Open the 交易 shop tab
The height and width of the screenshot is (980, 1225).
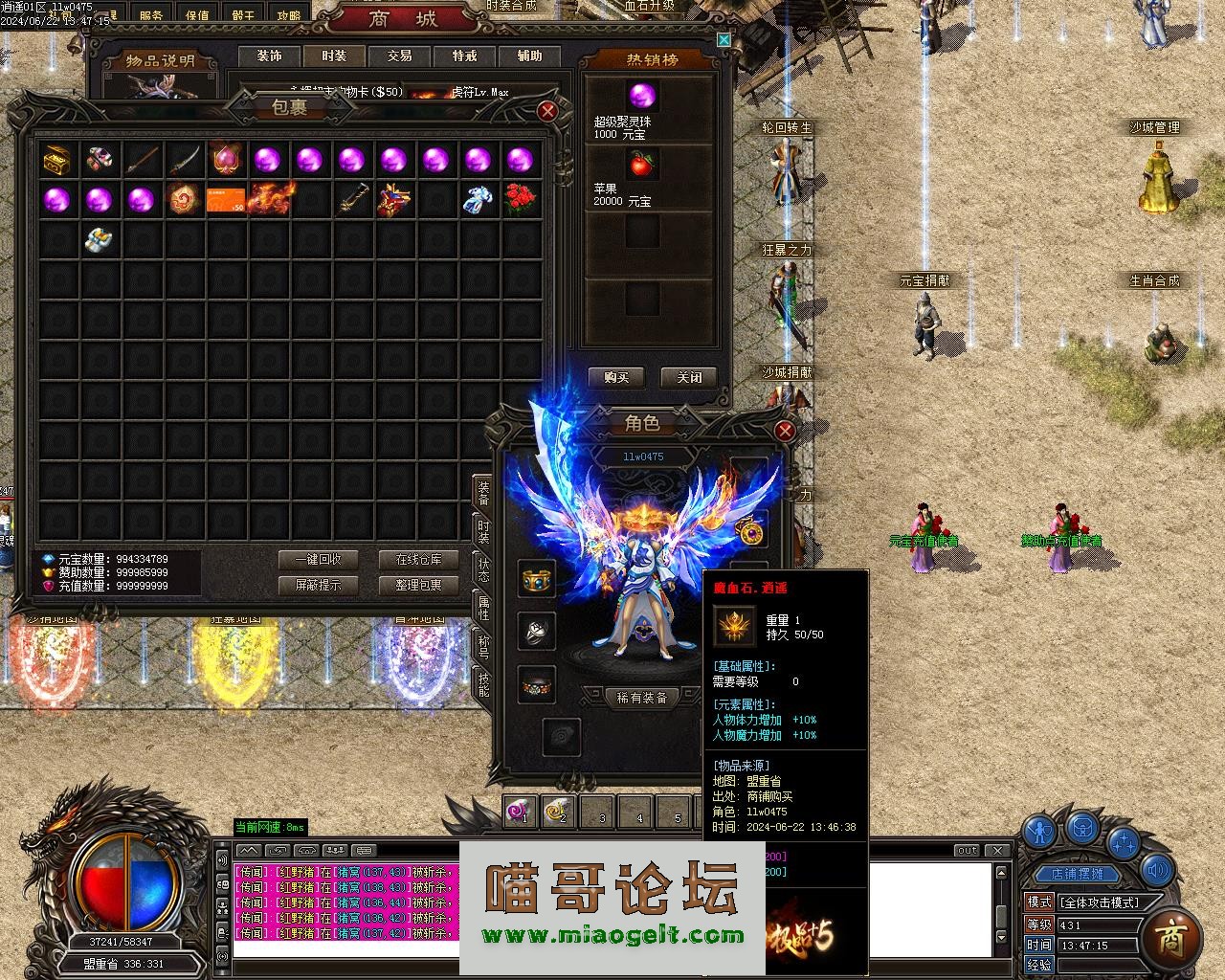399,56
